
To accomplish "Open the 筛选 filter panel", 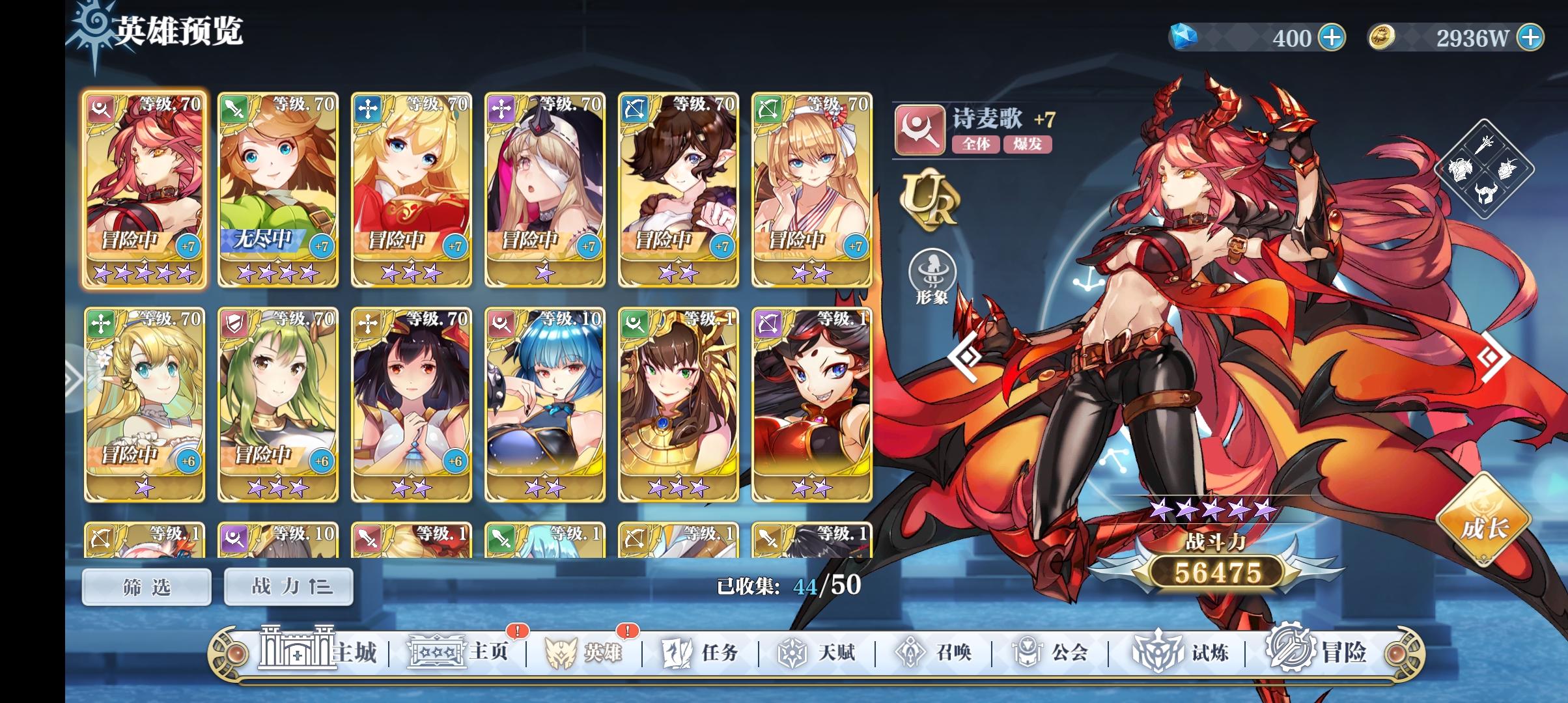I will 146,585.
